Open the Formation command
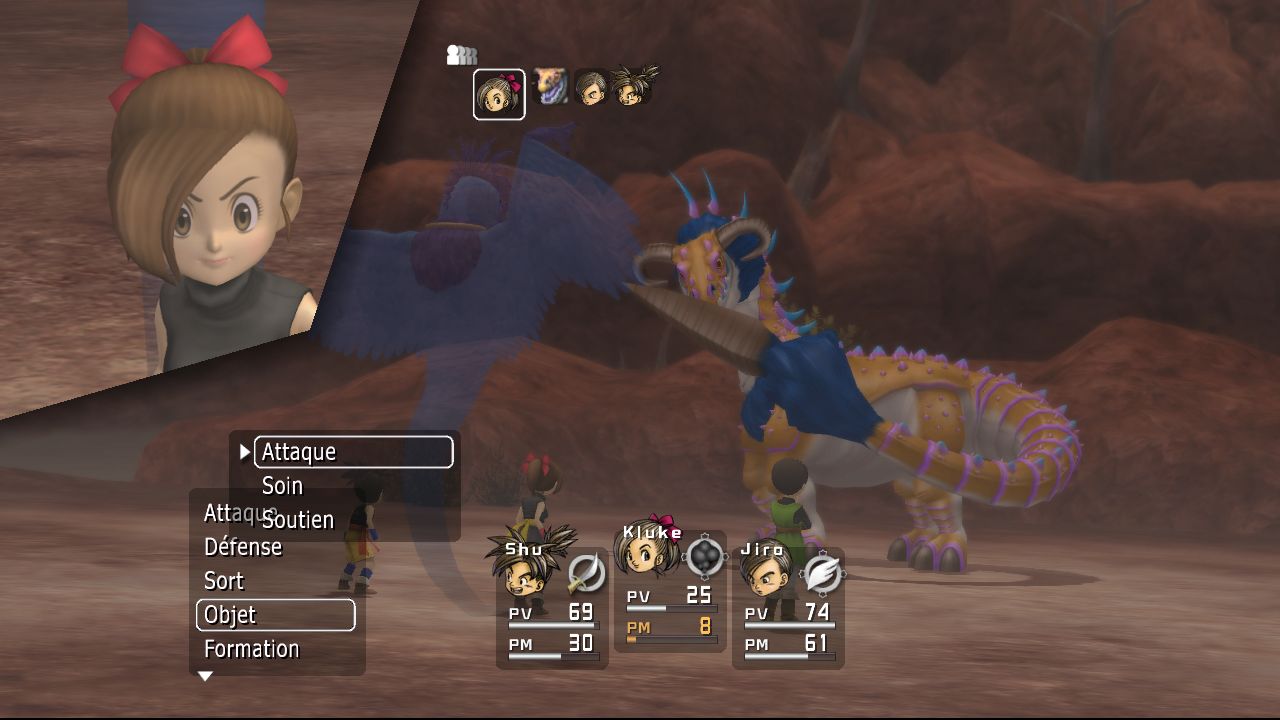Screen dimensions: 1280x720 (x=251, y=649)
